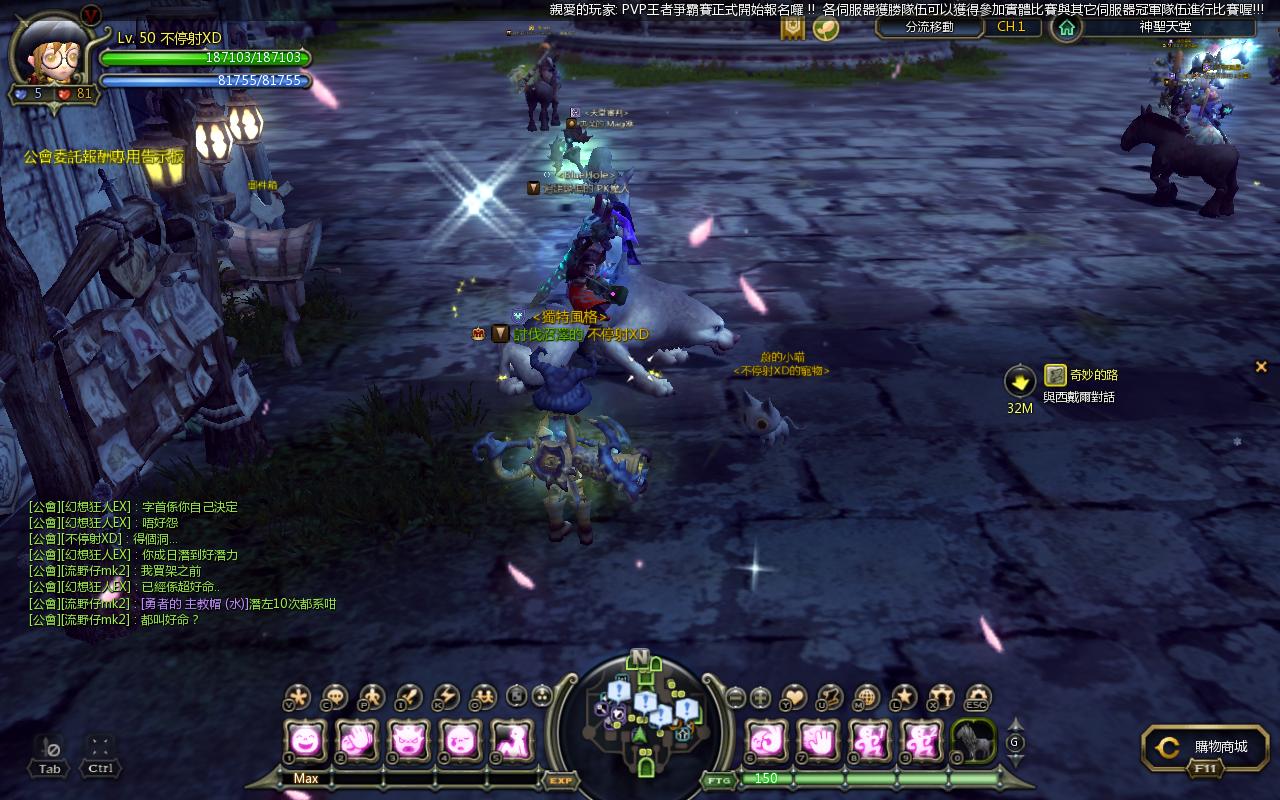Click the golden banner icon at top
Screen dimensions: 1280x800
click(793, 27)
